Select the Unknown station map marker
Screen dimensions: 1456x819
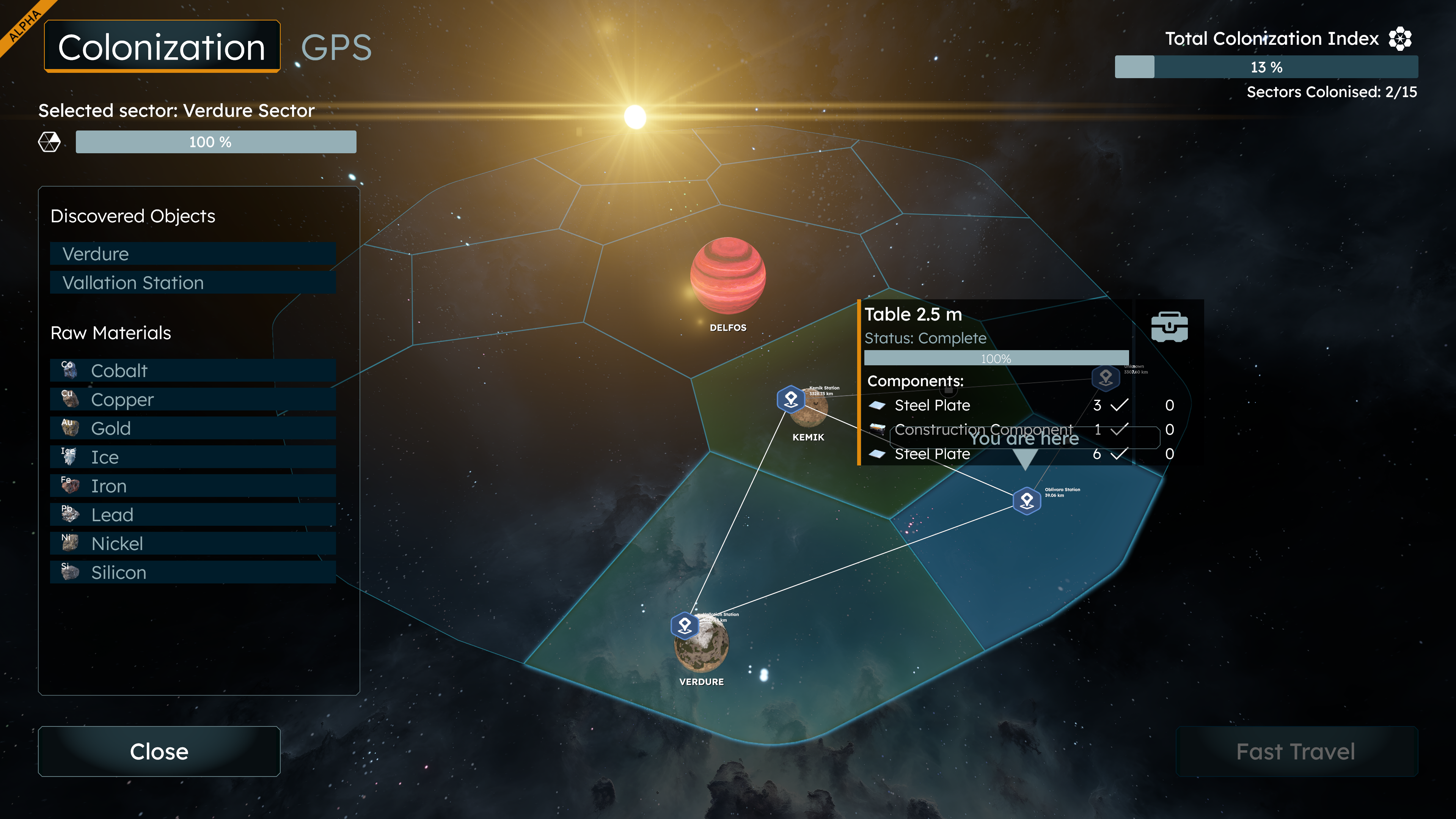1106,377
